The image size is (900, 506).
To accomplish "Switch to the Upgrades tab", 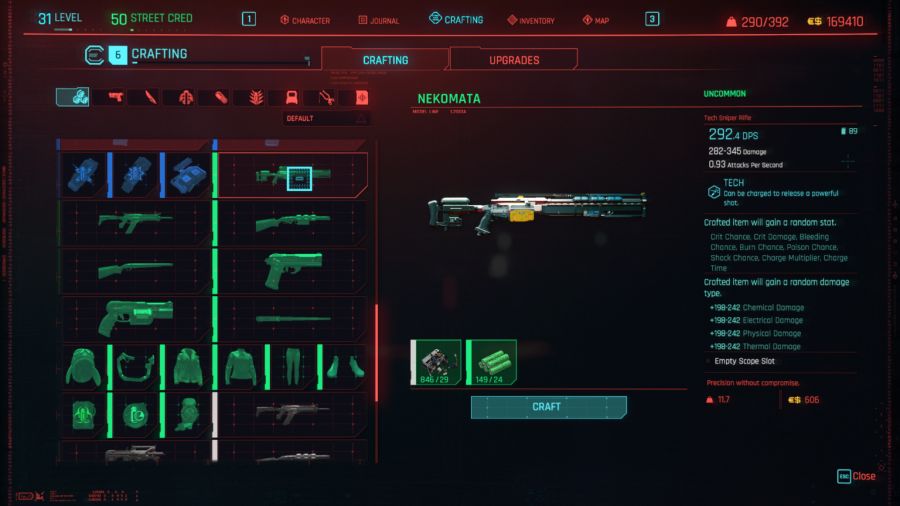I will tap(513, 60).
